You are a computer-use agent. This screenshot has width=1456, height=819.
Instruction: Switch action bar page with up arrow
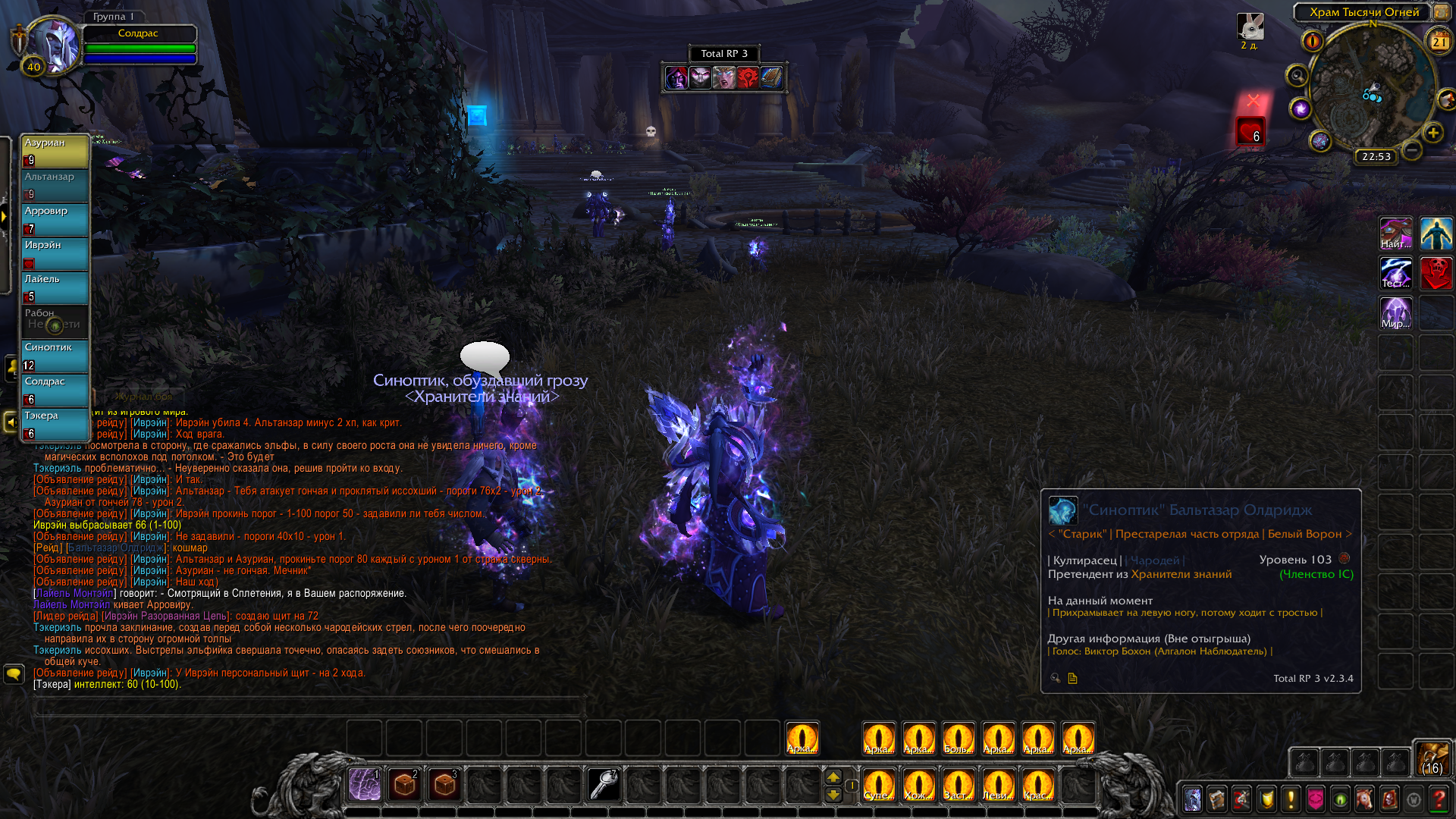coord(833,777)
